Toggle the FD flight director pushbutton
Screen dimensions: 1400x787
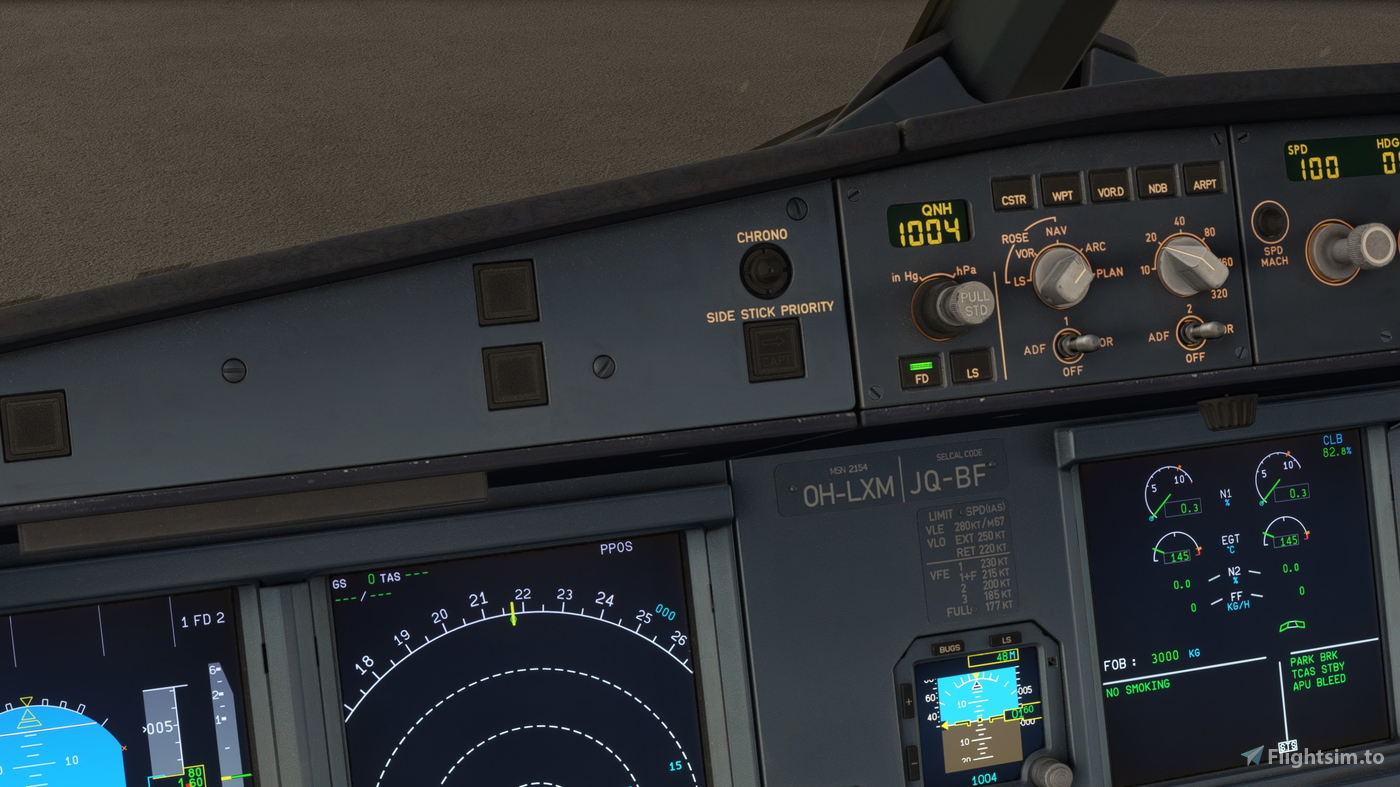[x=922, y=371]
